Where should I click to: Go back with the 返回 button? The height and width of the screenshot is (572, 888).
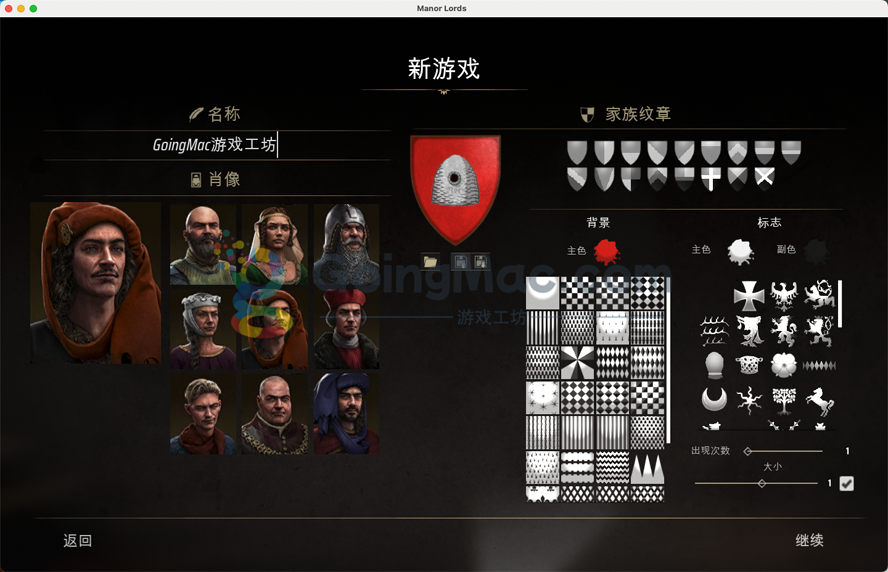78,540
